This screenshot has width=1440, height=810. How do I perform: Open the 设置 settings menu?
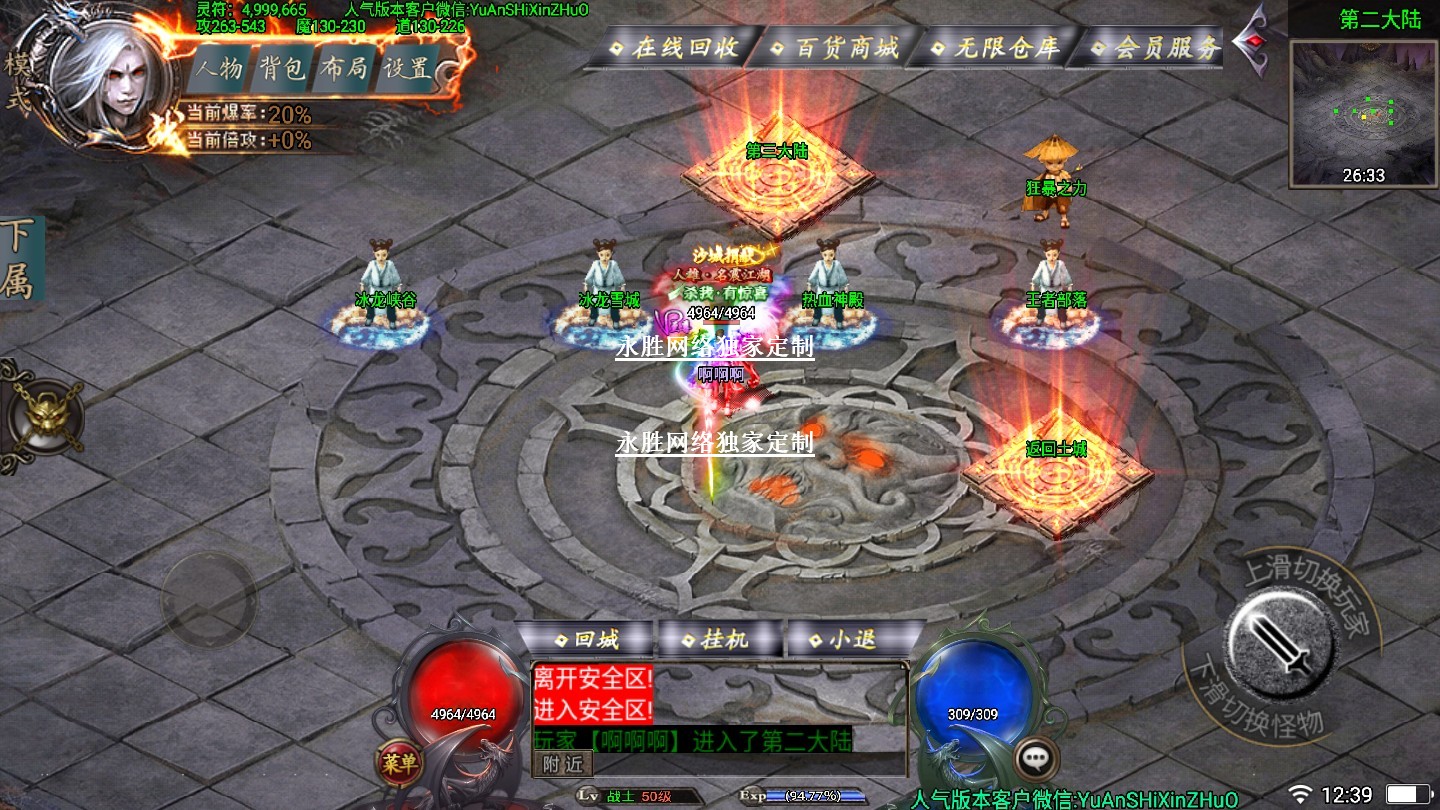pos(408,69)
